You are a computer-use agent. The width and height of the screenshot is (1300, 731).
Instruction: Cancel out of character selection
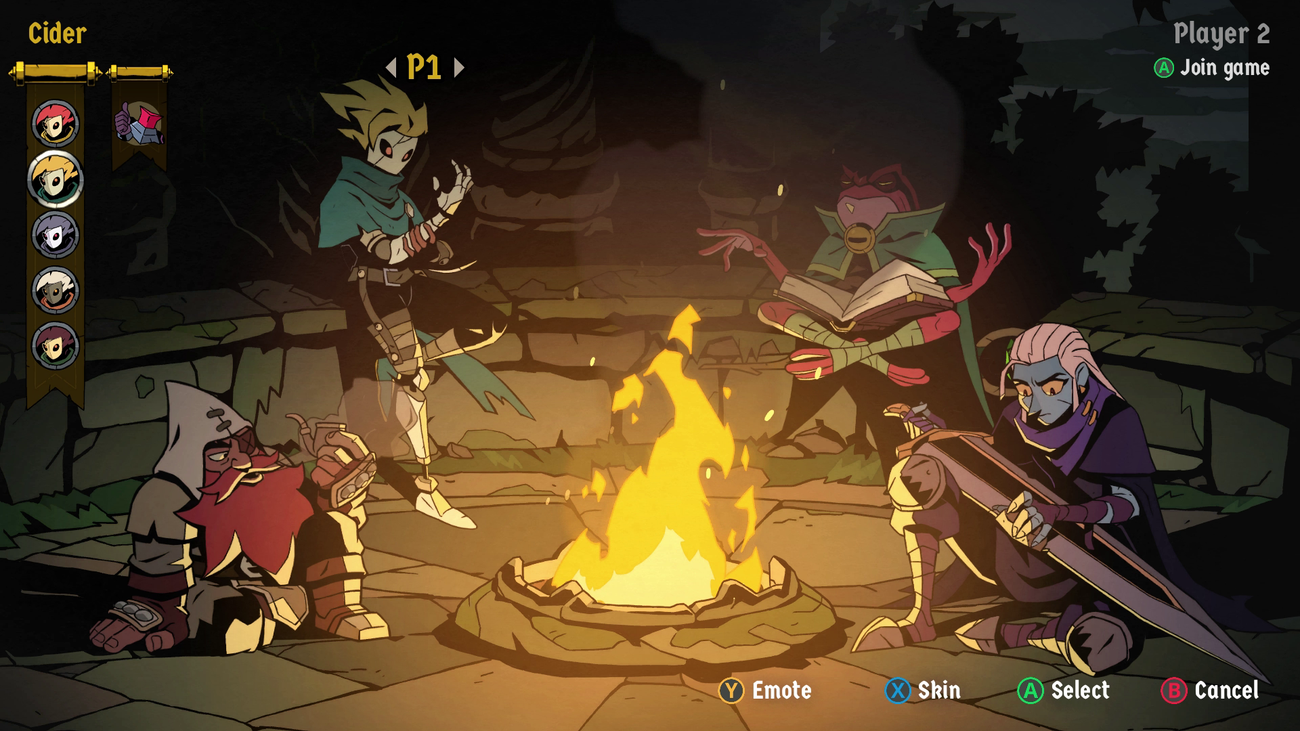point(1225,690)
